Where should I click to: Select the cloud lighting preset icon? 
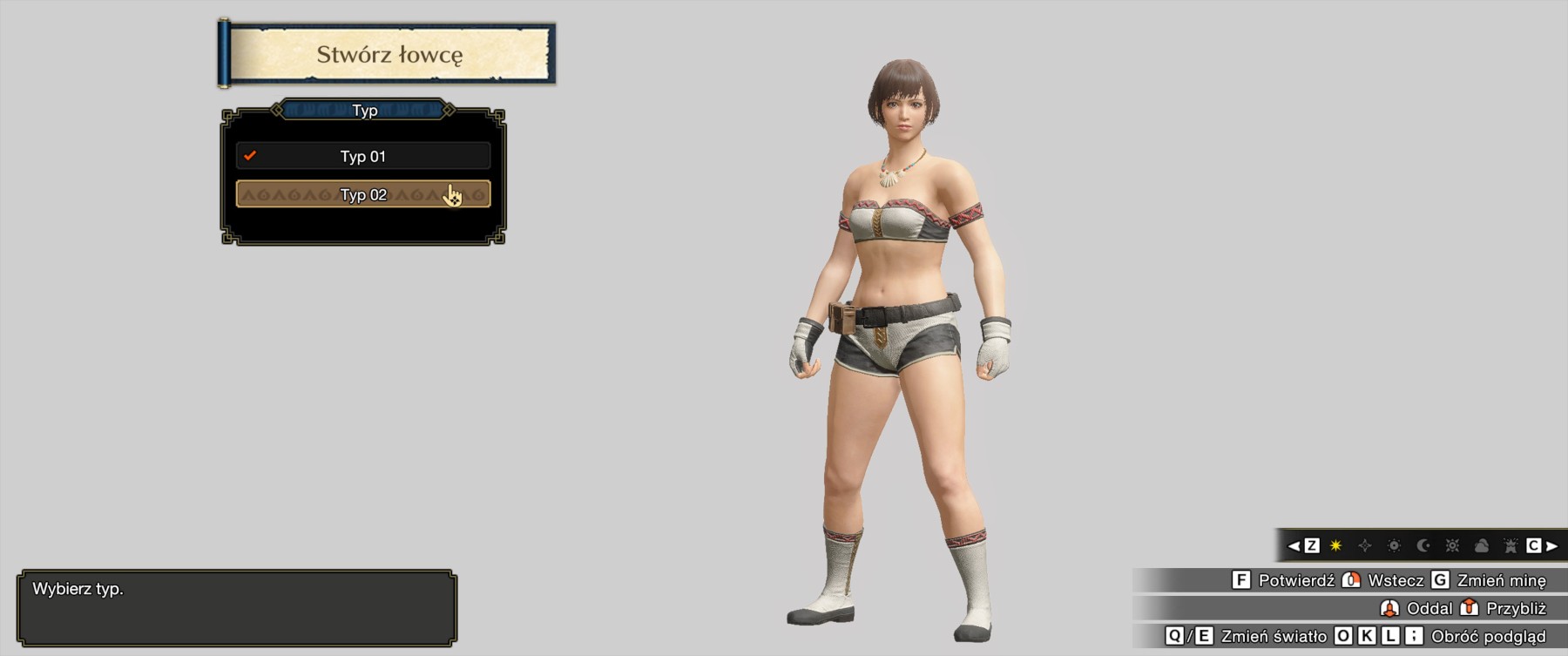point(1483,546)
